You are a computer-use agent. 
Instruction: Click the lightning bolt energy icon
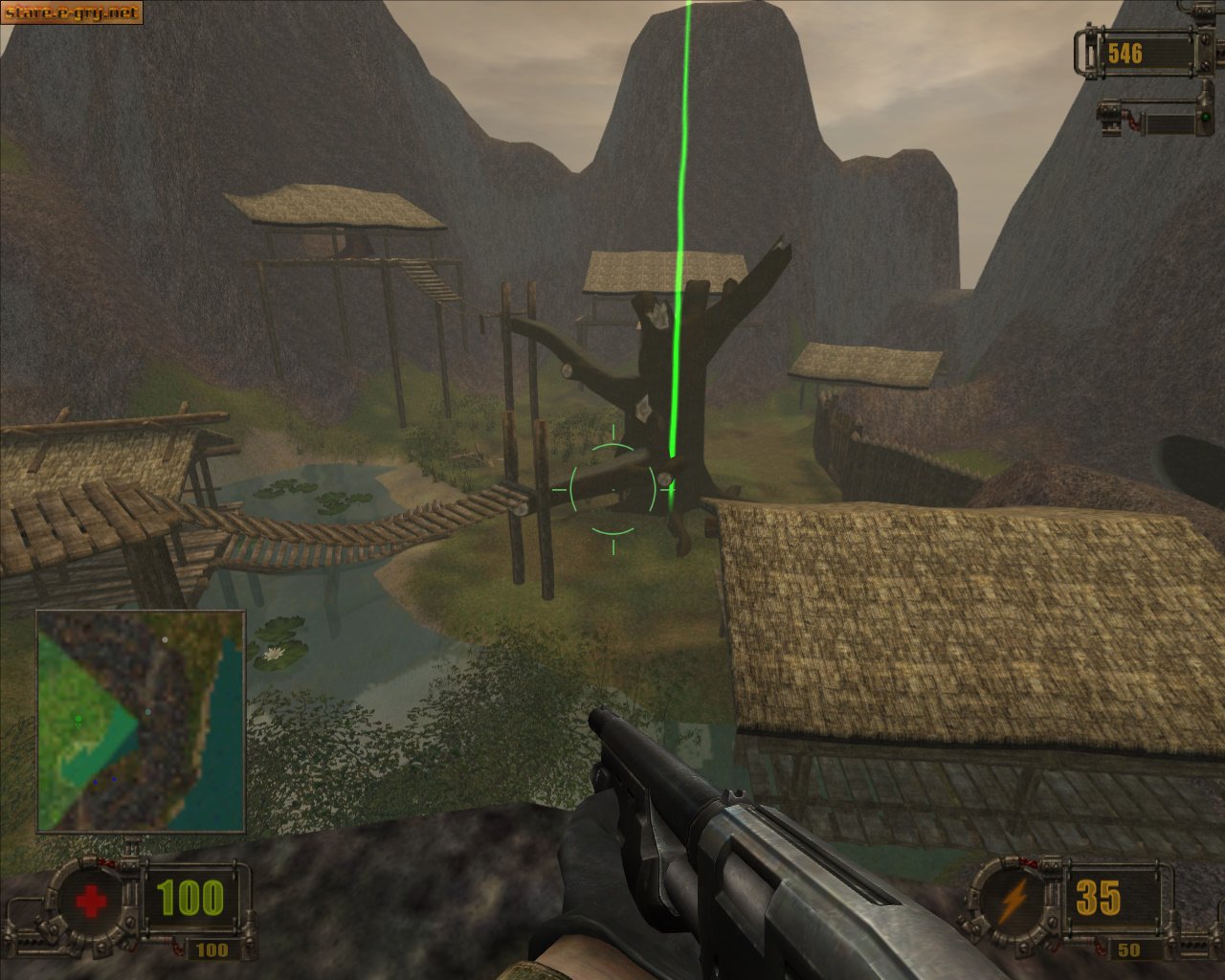pyautogui.click(x=1012, y=900)
